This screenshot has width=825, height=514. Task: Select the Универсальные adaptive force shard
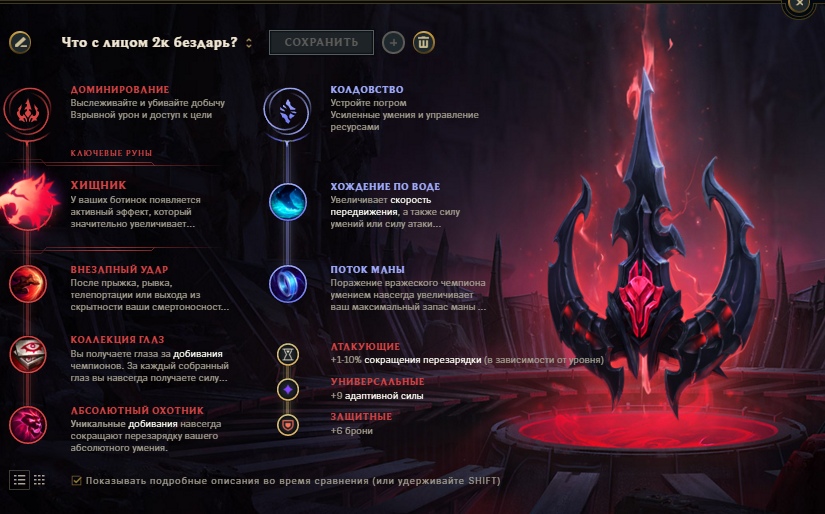point(288,389)
